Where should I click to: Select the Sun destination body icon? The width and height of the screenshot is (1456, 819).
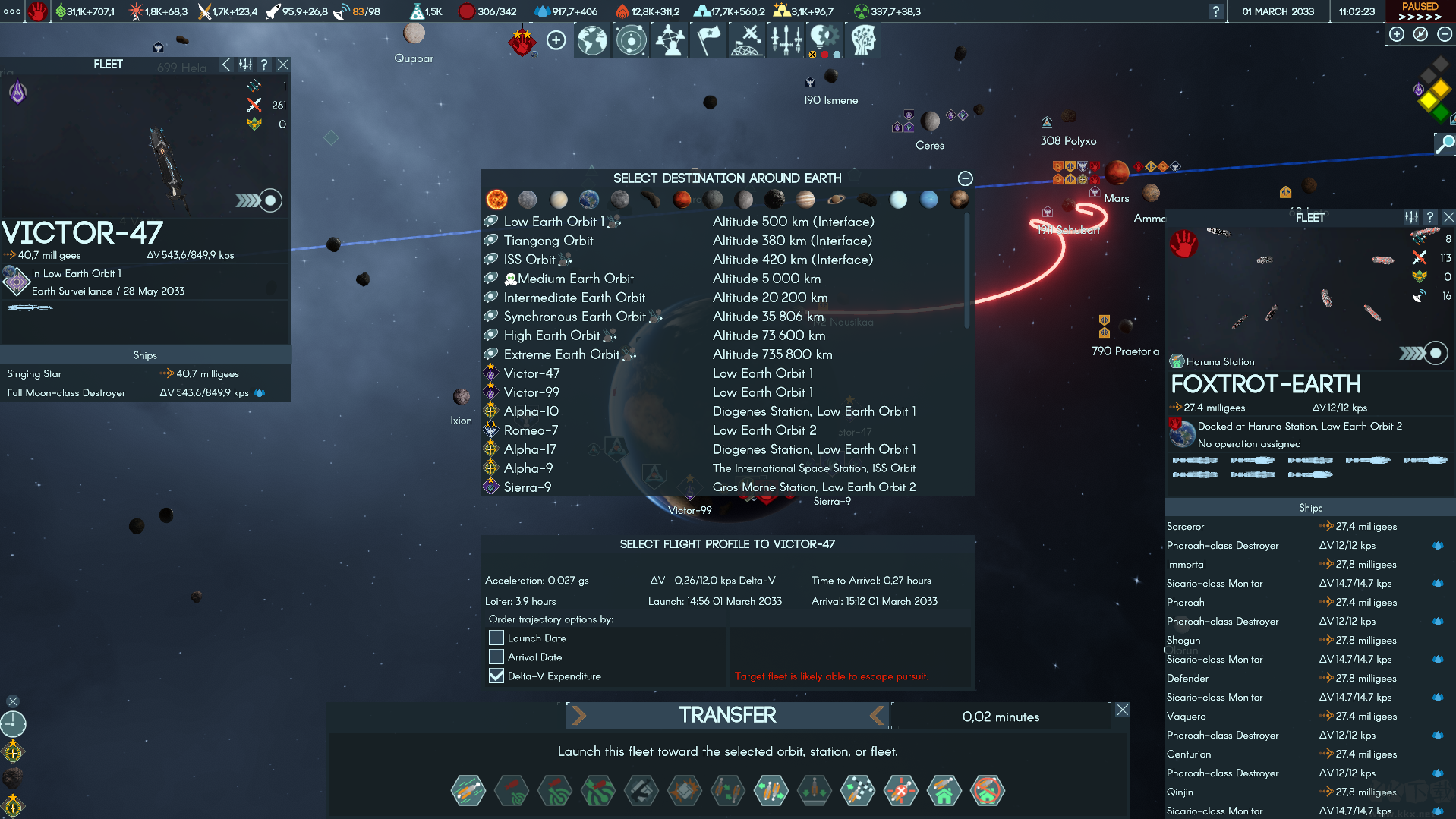point(496,200)
